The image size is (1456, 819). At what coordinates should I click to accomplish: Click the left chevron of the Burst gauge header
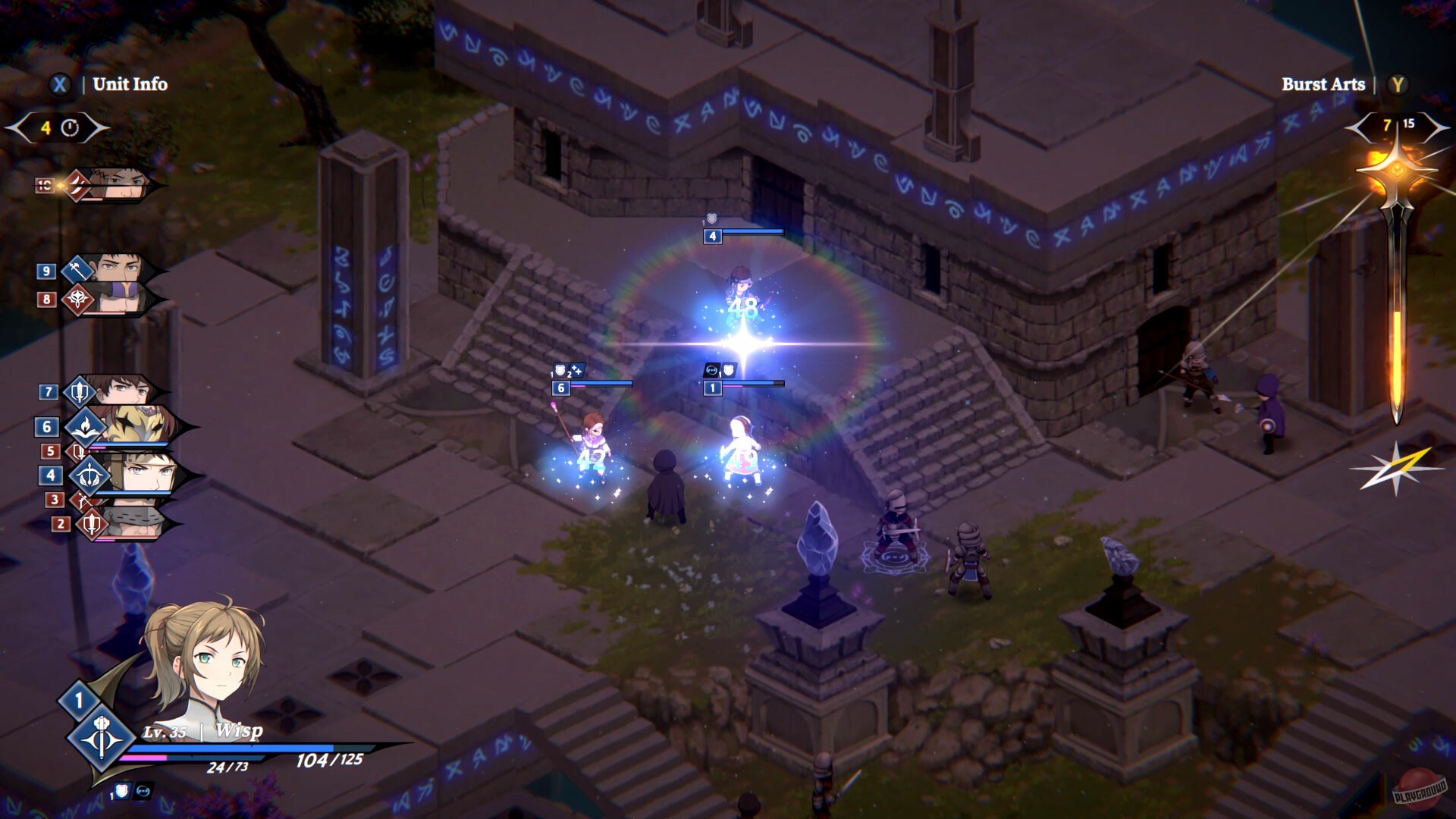(x=1356, y=127)
